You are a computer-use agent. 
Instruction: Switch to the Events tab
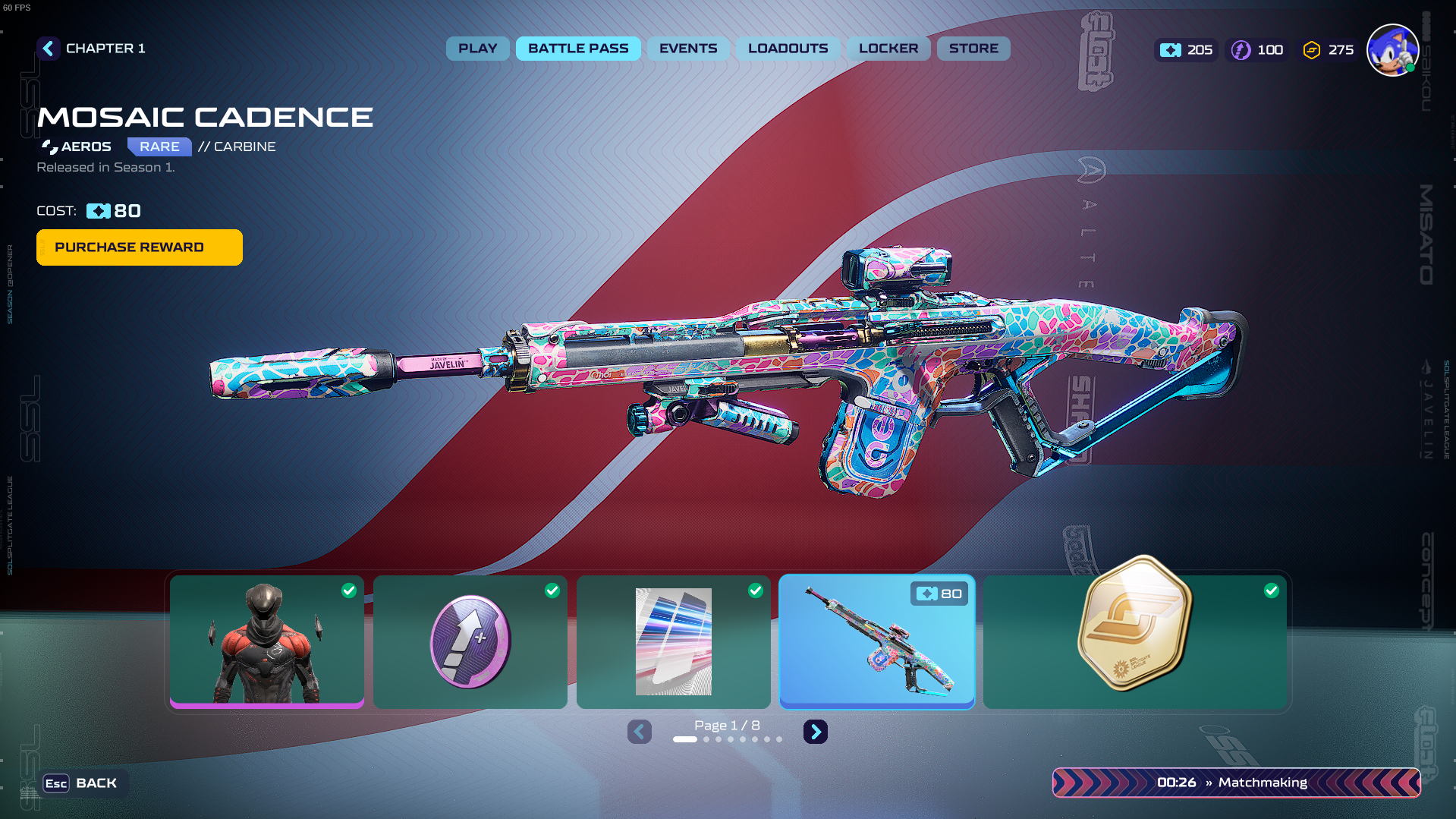[x=687, y=49]
